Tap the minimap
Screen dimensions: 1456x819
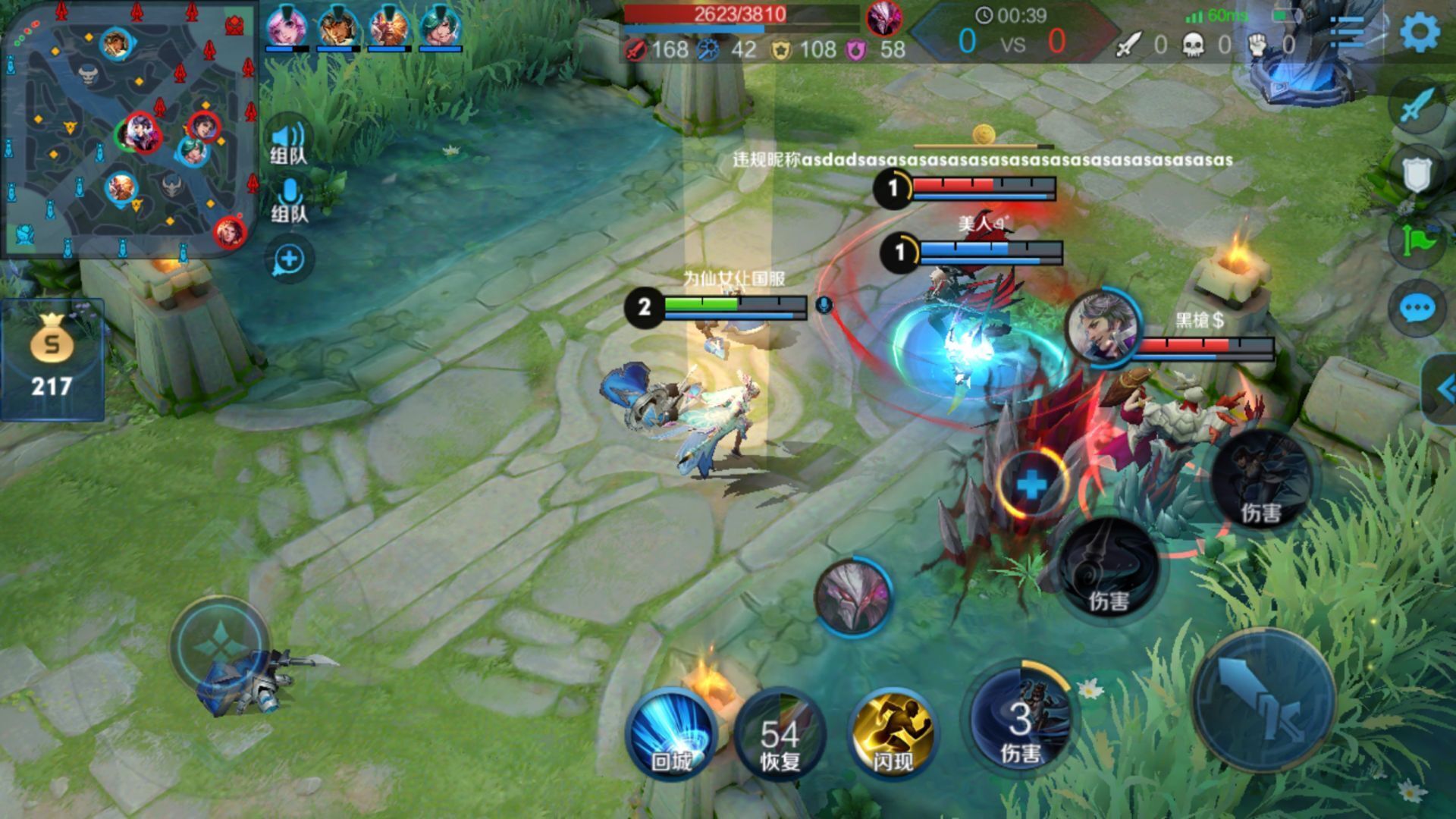pos(129,129)
